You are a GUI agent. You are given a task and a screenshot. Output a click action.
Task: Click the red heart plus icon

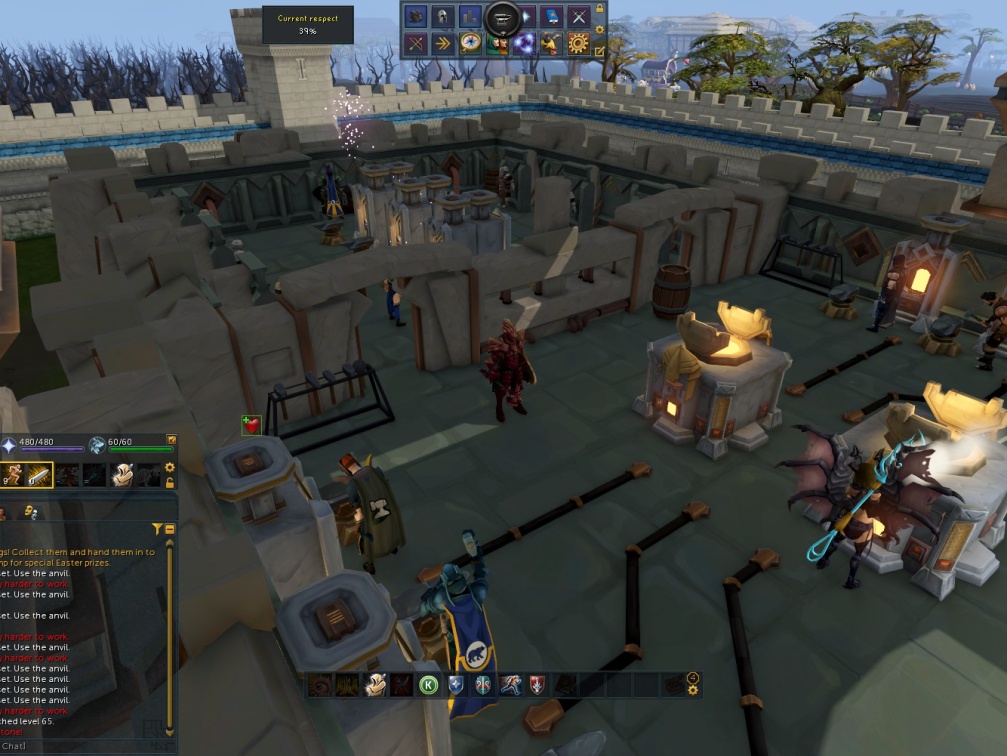pos(251,425)
